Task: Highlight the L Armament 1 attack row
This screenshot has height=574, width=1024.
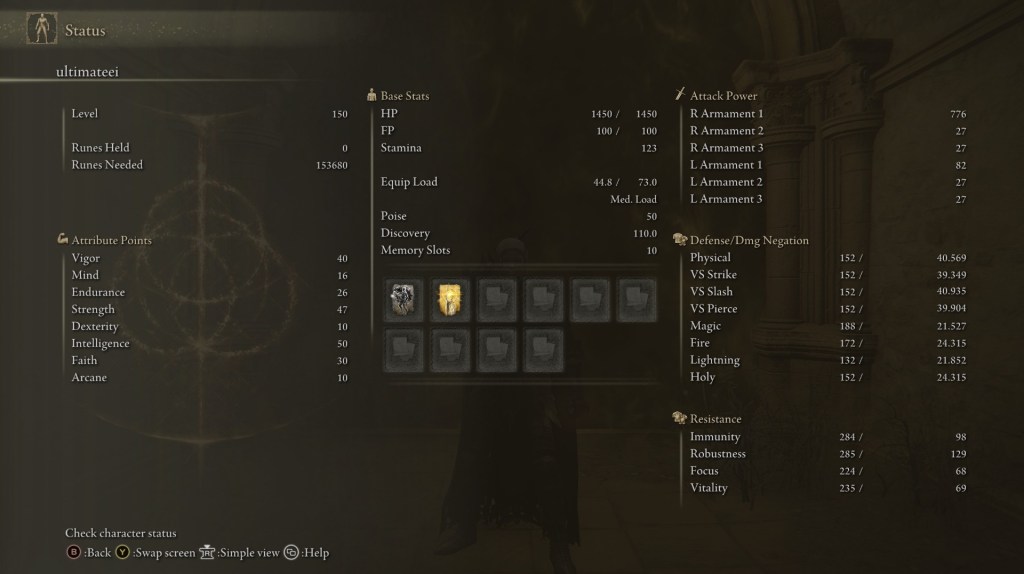Action: 827,165
